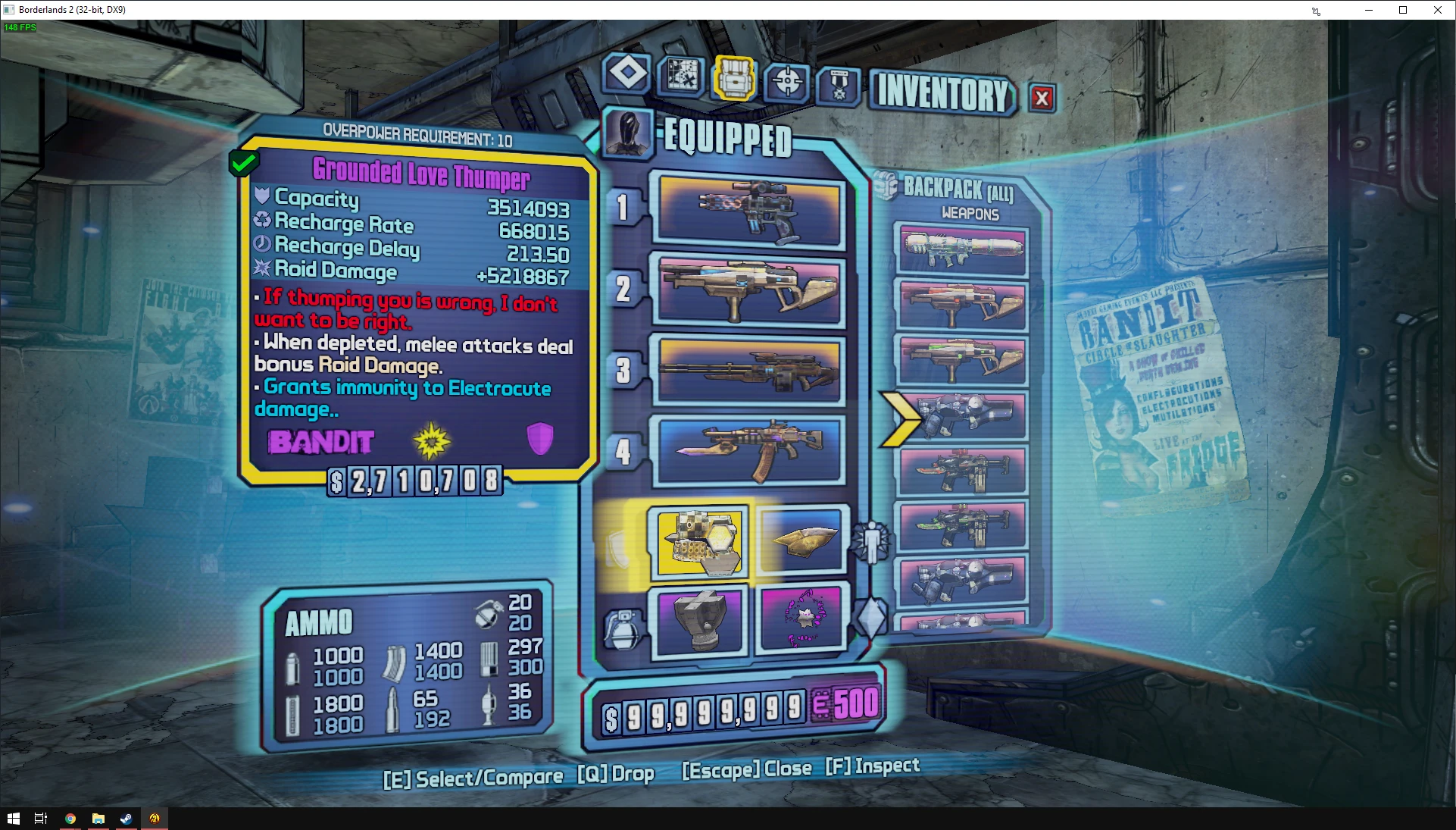Select the backpack inventory tab
Image resolution: width=1456 pixels, height=830 pixels.
click(x=733, y=78)
